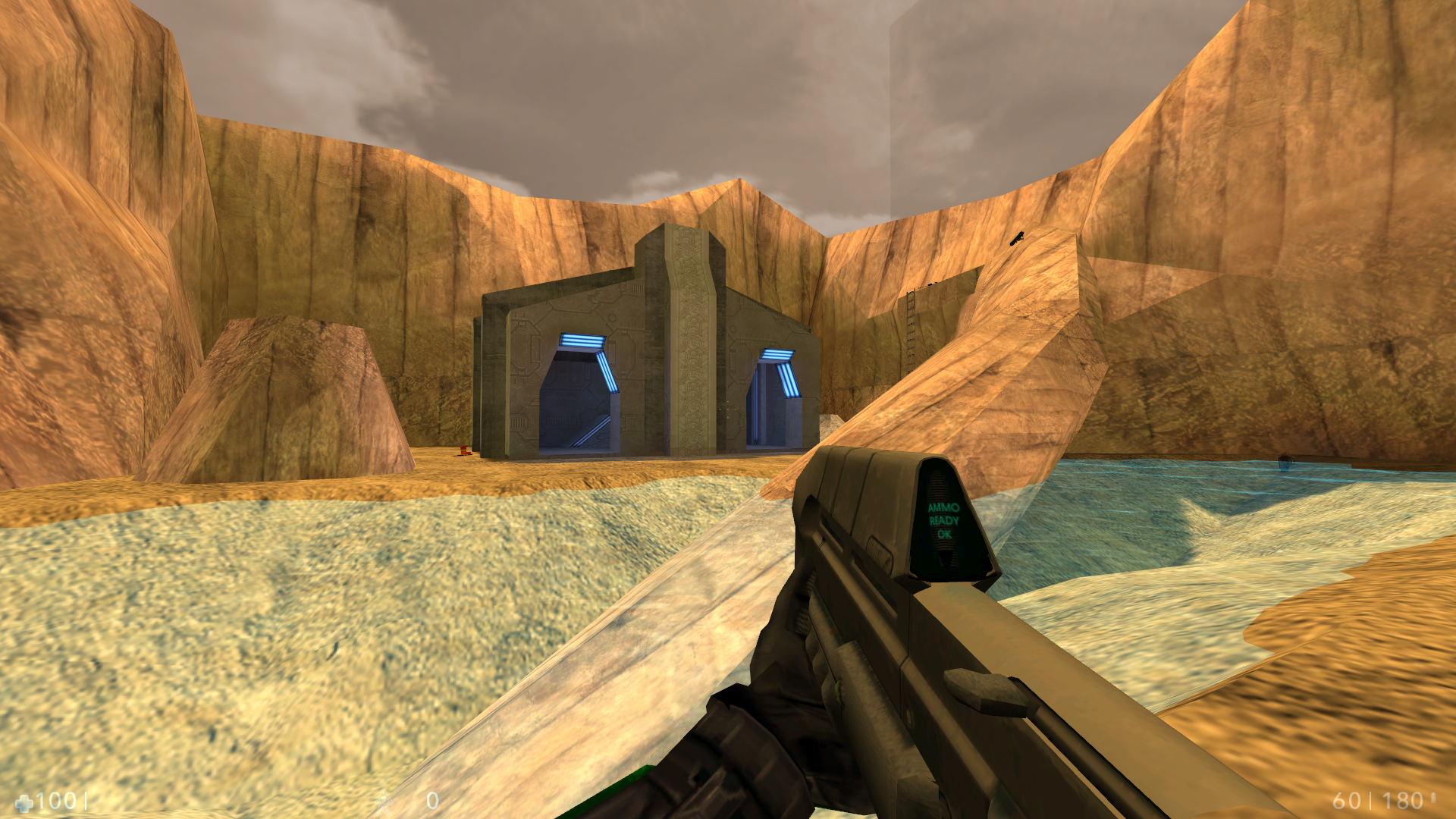Click the divider bar between 60 and 180

click(x=1372, y=800)
